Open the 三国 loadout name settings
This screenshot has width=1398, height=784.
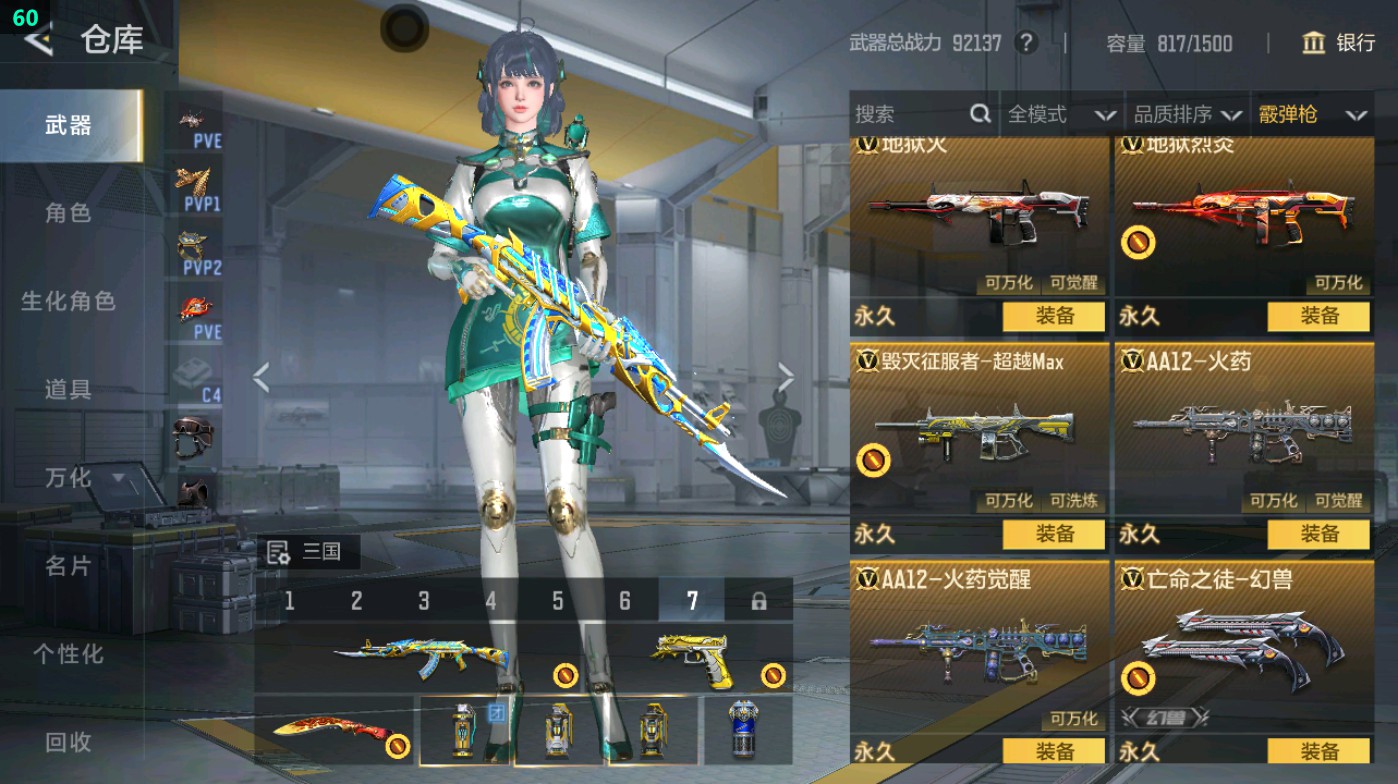coord(310,552)
